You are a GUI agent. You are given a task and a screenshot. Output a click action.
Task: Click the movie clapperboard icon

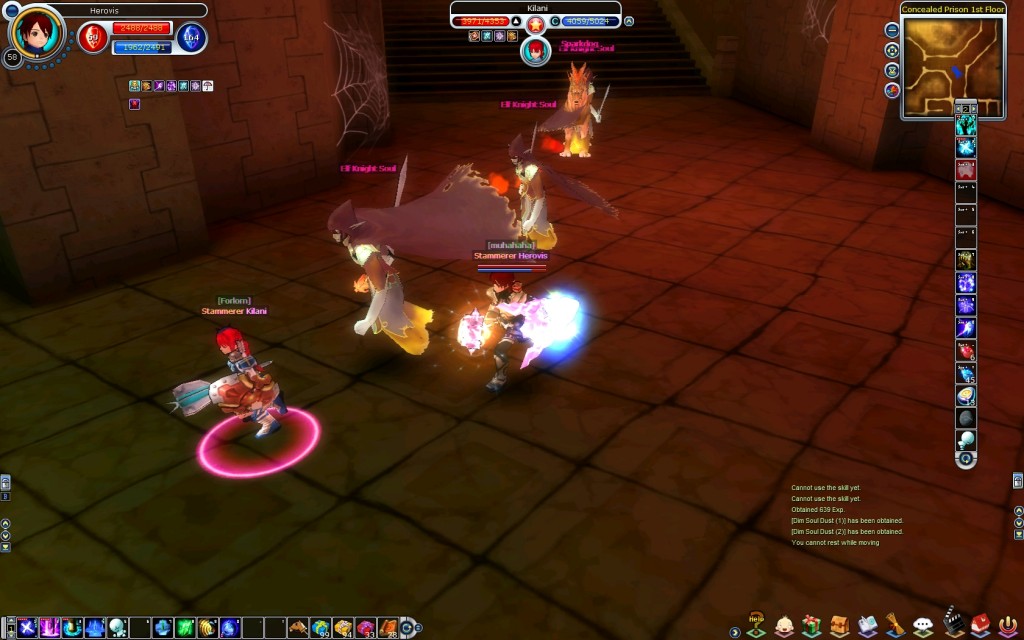(x=953, y=625)
